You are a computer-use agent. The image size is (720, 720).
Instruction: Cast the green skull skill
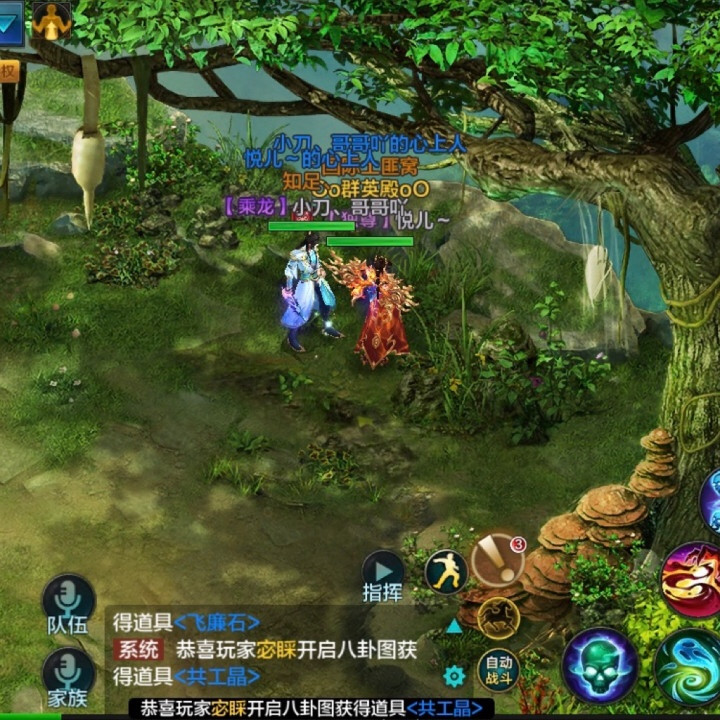click(600, 665)
